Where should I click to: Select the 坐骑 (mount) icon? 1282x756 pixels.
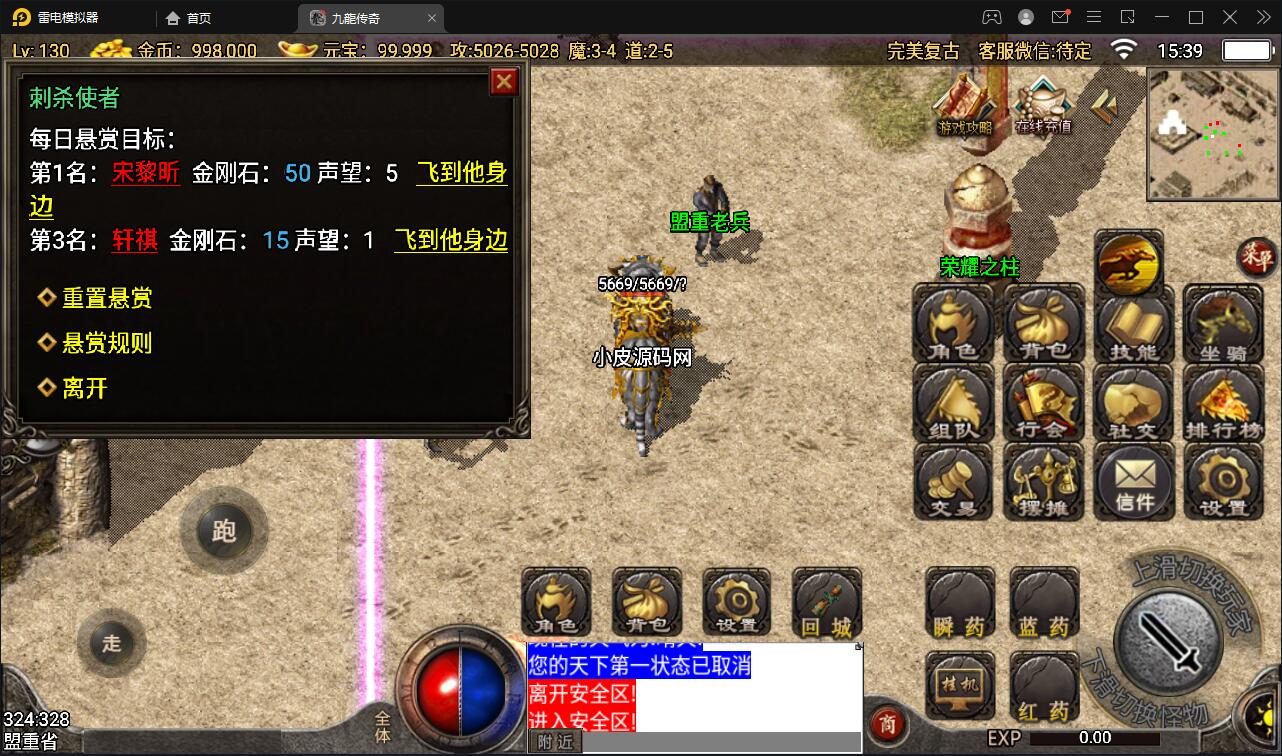pos(1223,323)
